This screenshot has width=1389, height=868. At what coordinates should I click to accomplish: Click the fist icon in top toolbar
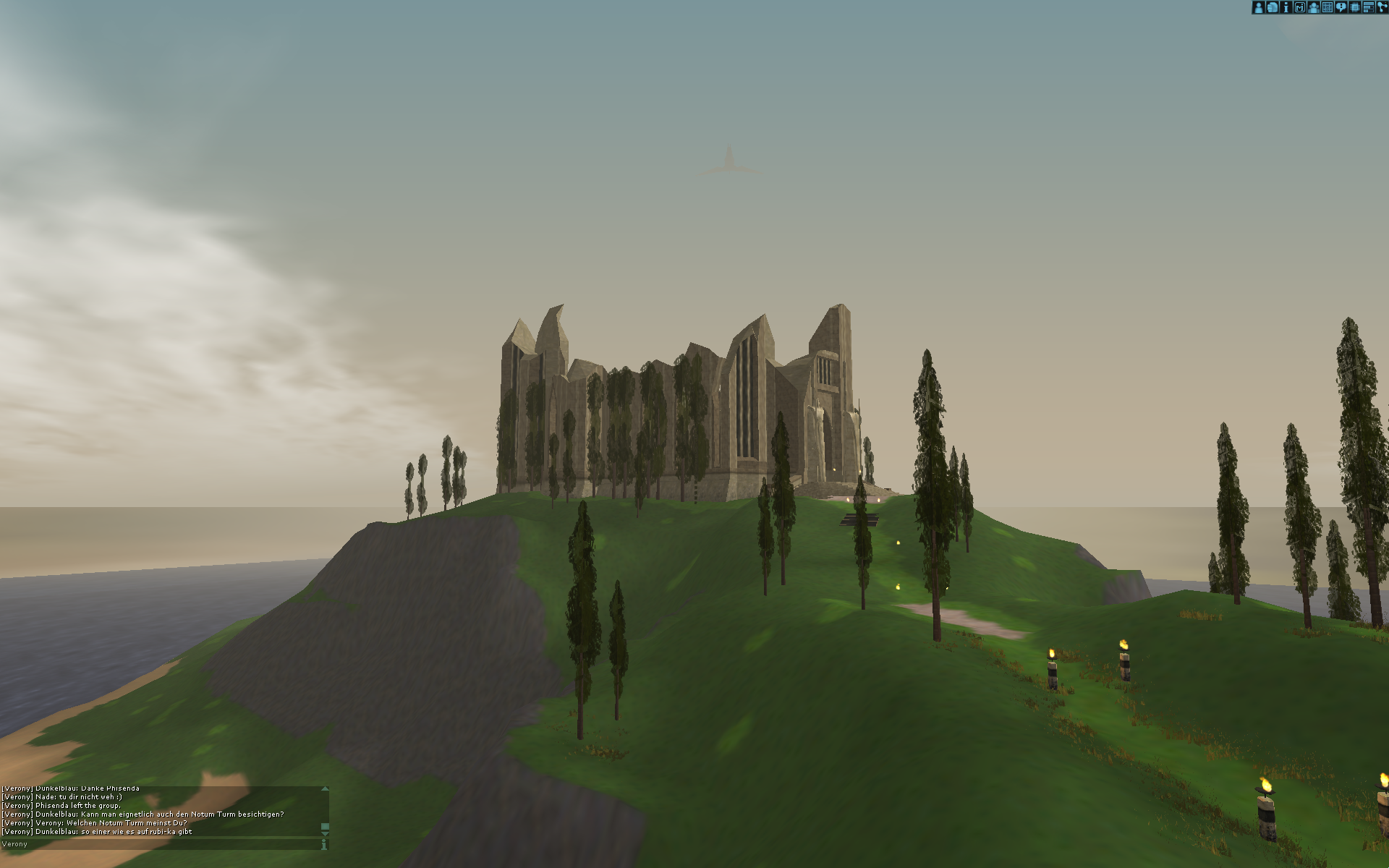pyautogui.click(x=1272, y=7)
